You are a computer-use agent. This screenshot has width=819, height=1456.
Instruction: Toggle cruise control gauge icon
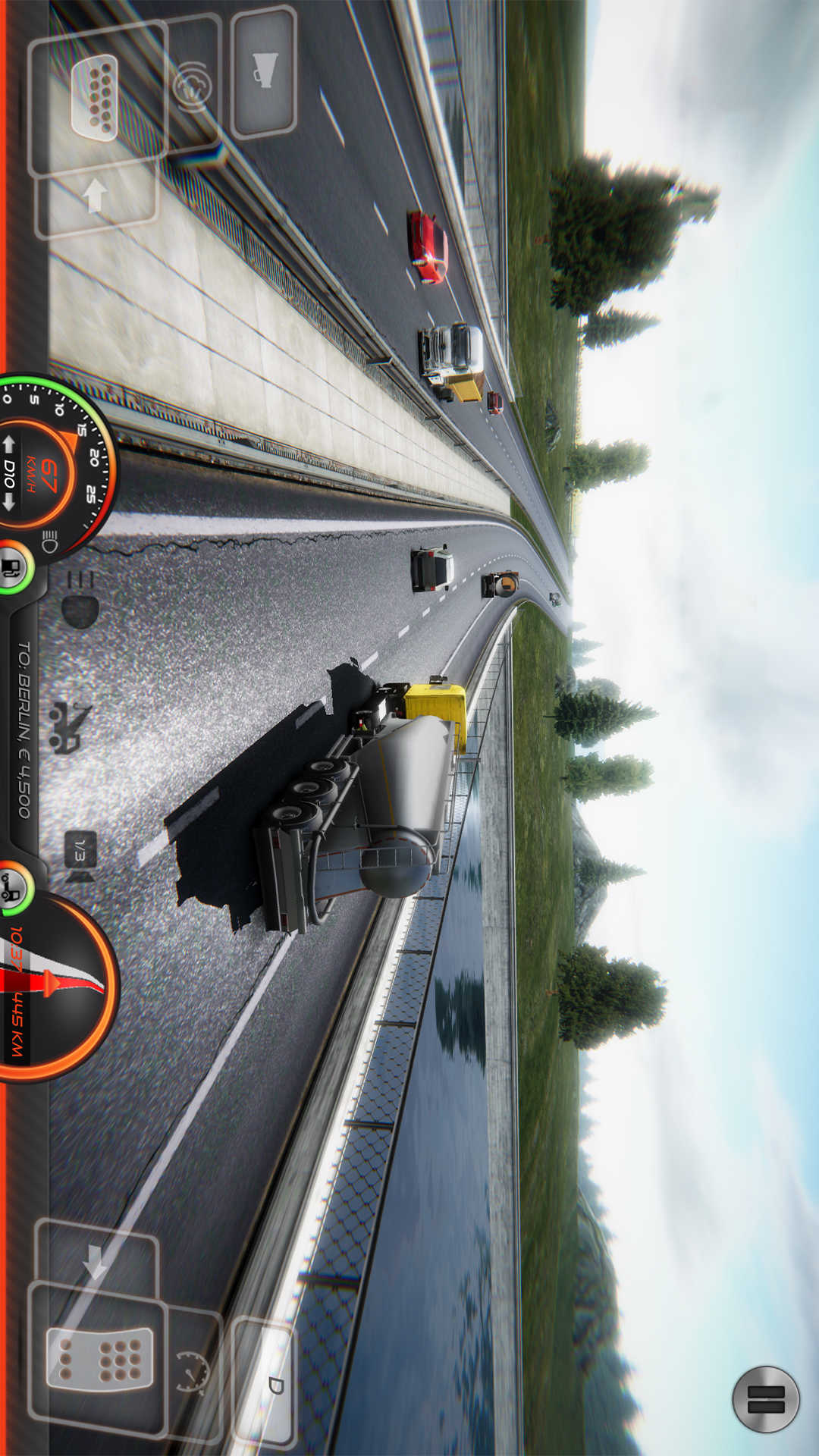193,1371
